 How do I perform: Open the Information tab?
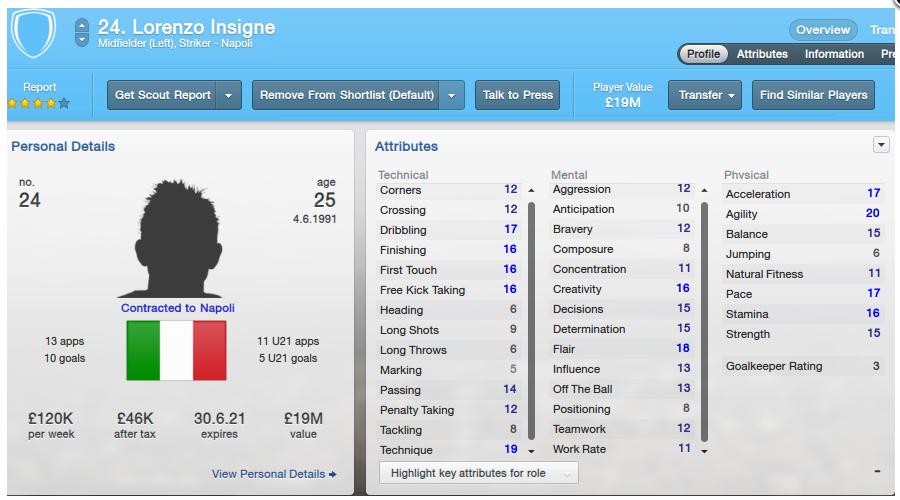tap(834, 54)
